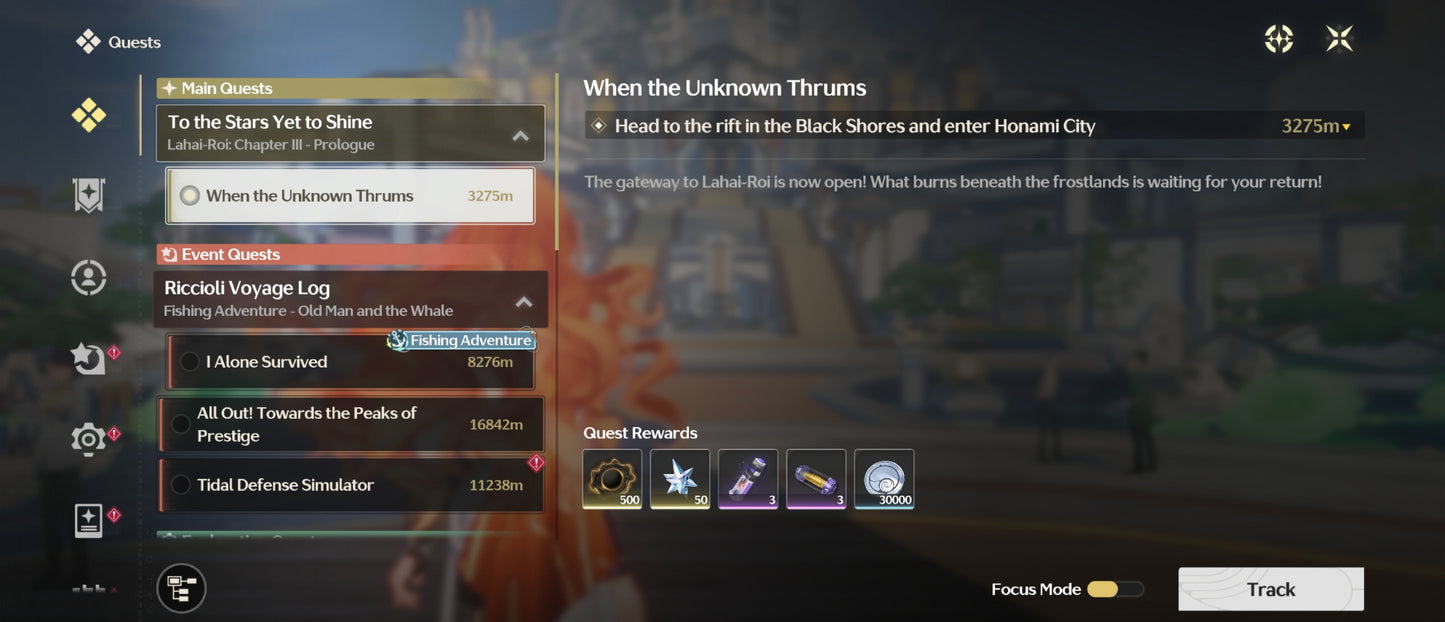Open All Out! Towards the Peaks of Prestige
The height and width of the screenshot is (622, 1445).
[350, 424]
